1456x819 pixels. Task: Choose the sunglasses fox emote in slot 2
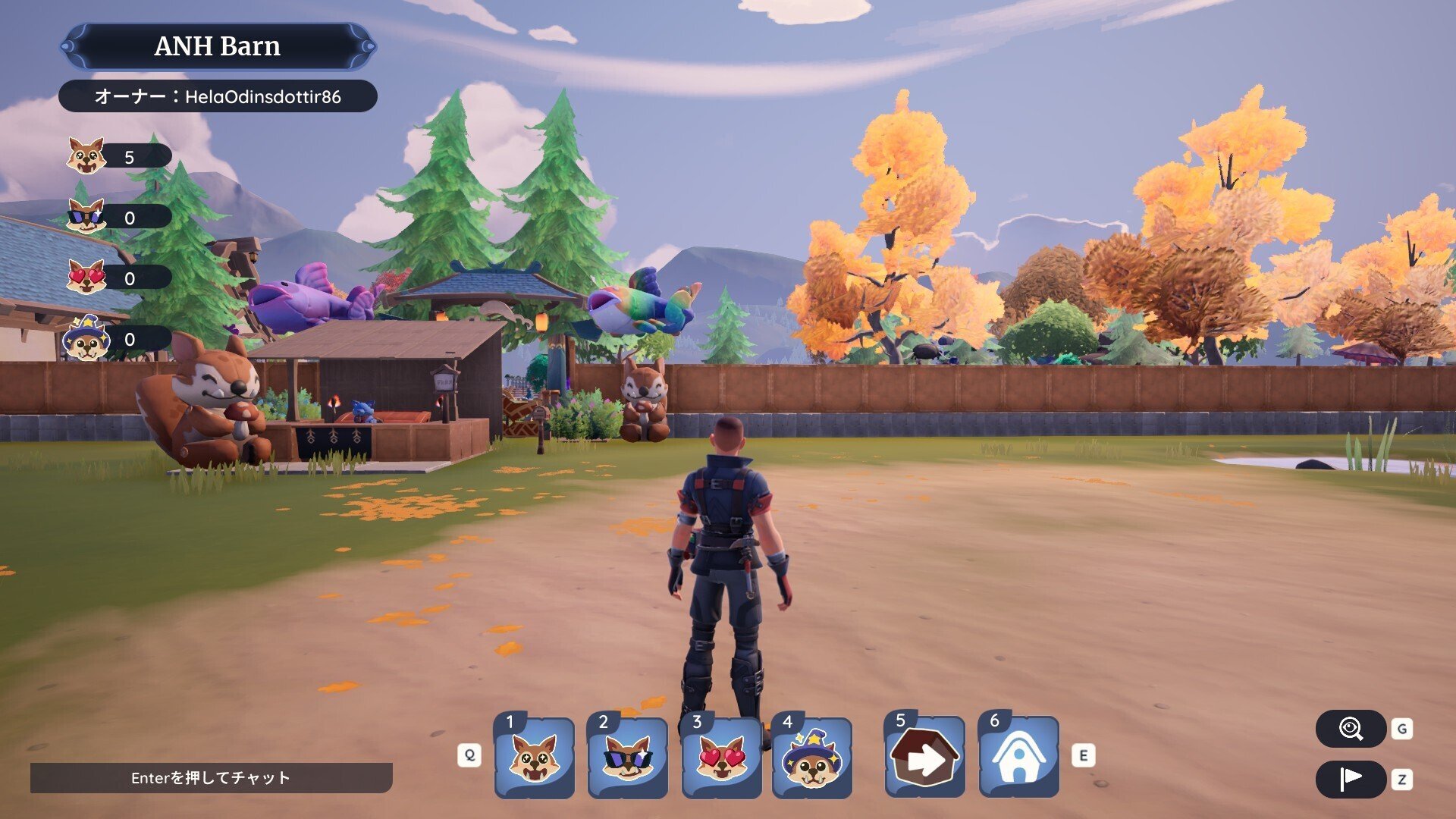[x=628, y=758]
